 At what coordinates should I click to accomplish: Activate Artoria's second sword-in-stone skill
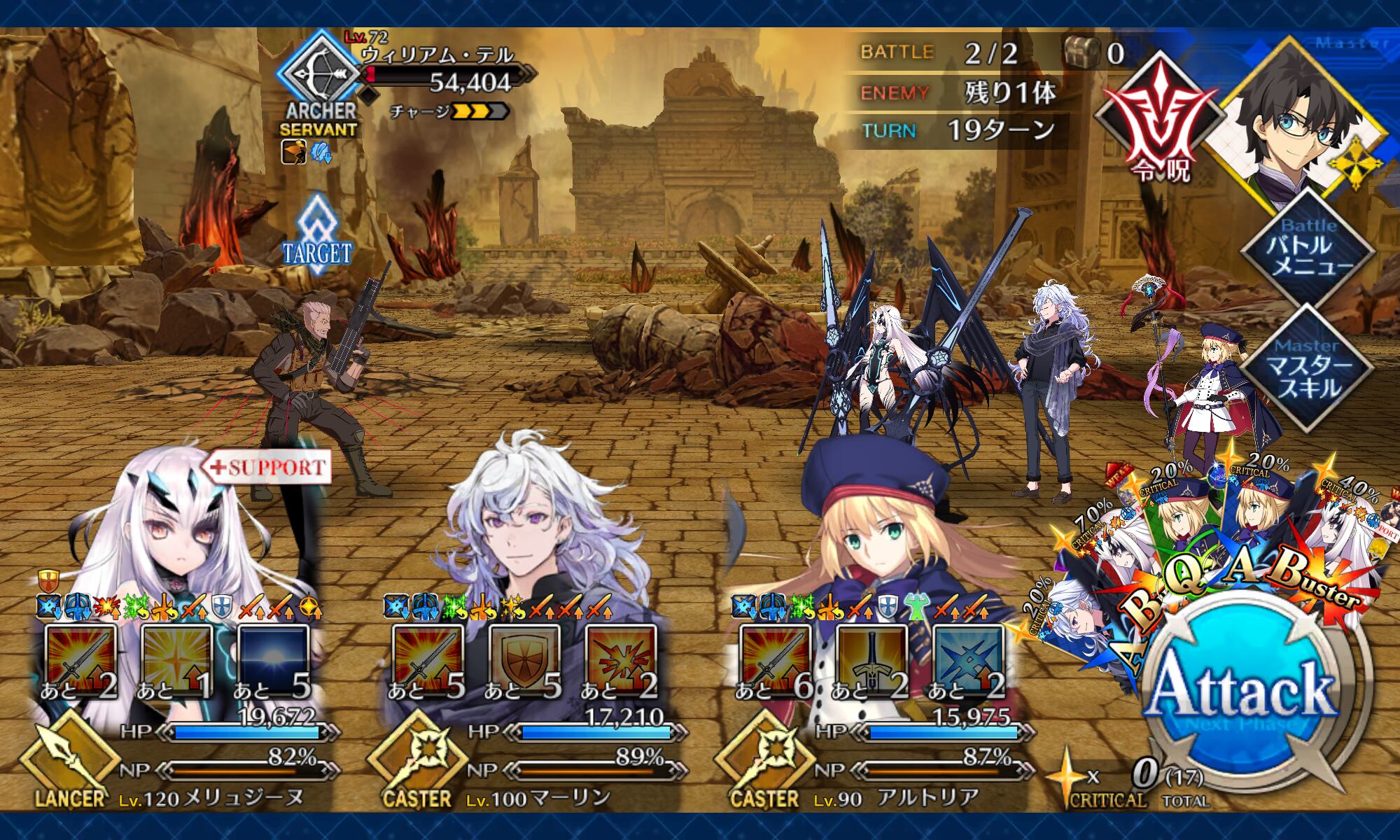click(871, 661)
